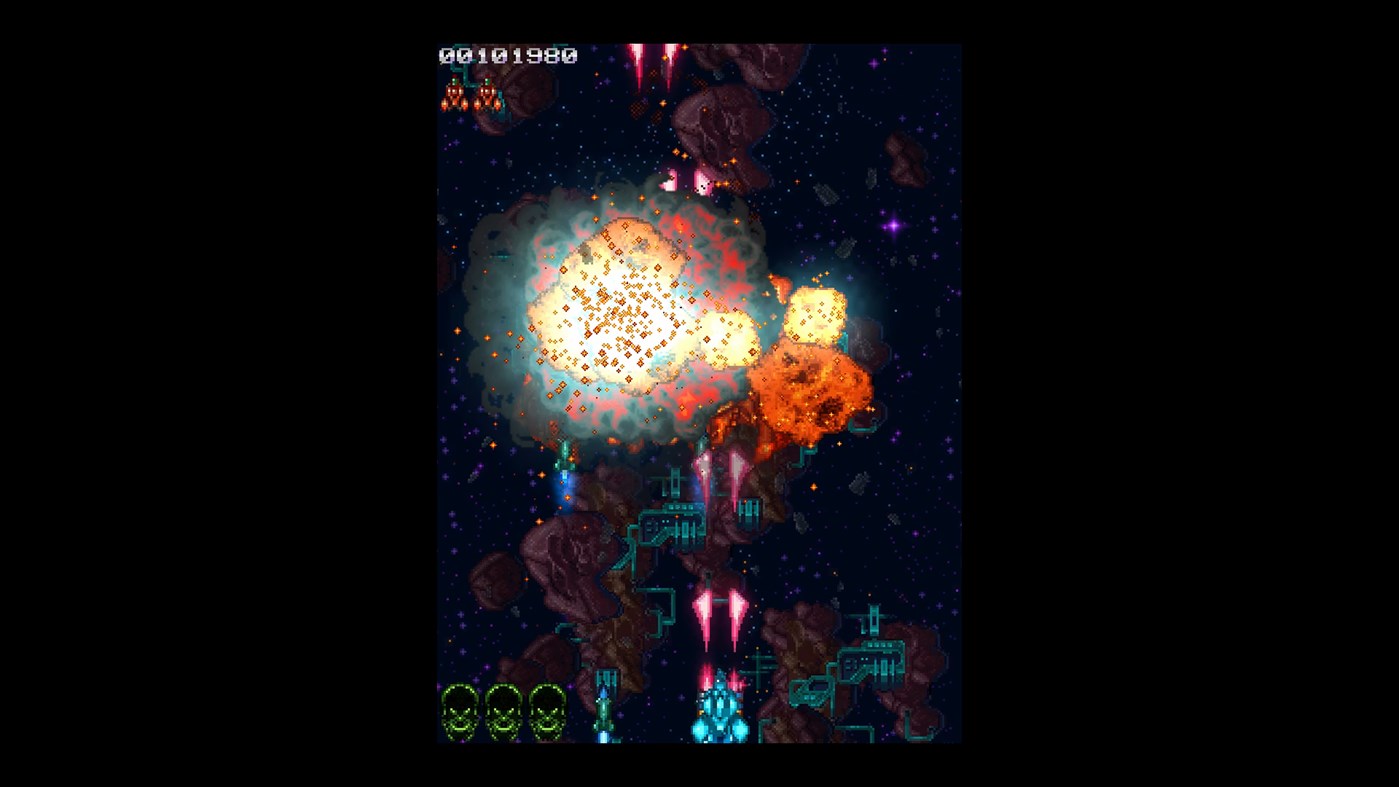Click the leftmost green alien skull icon
Image resolution: width=1399 pixels, height=787 pixels.
[461, 710]
